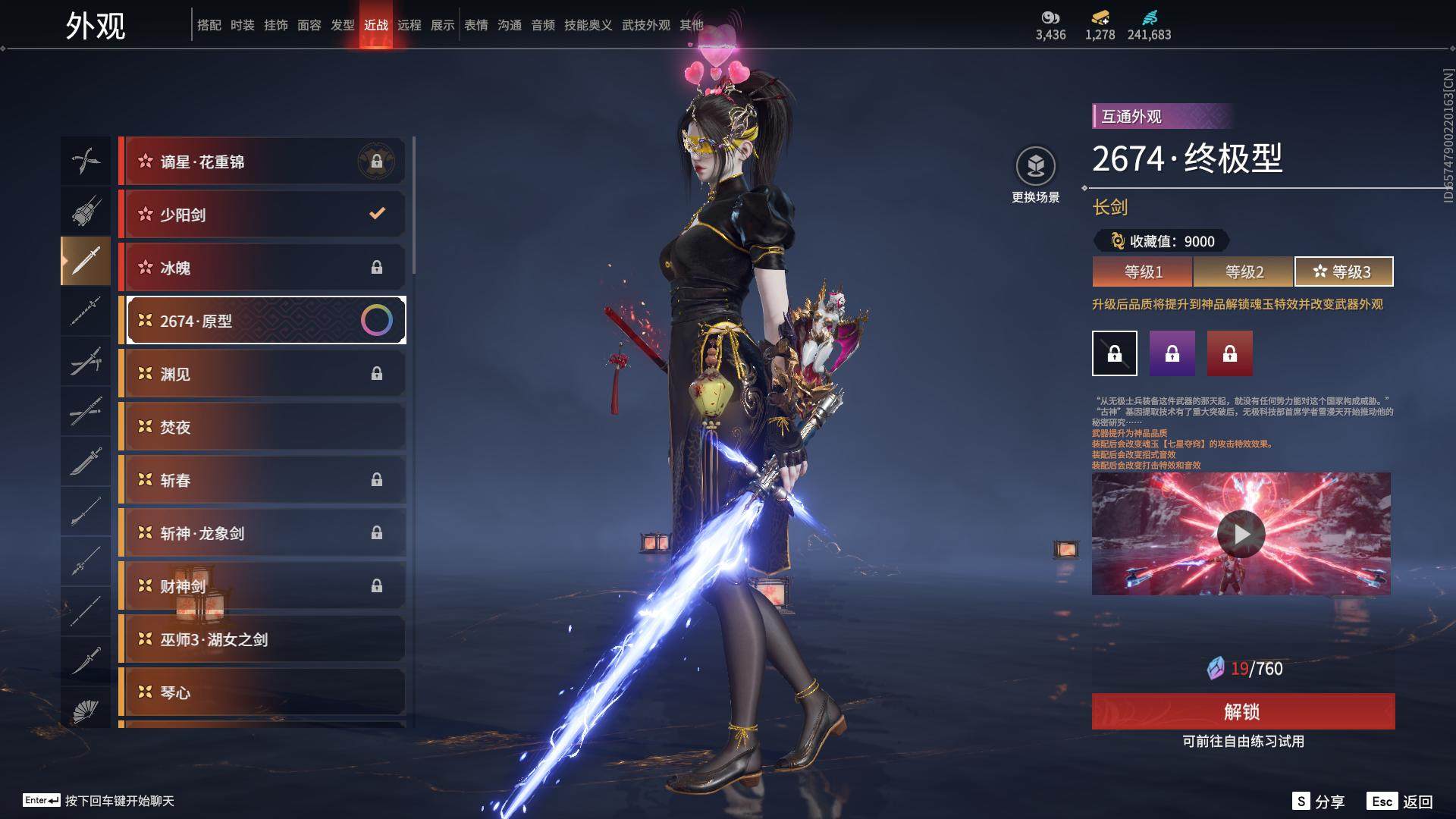
Task: Select the 冰魄 skin row
Action: pyautogui.click(x=262, y=268)
